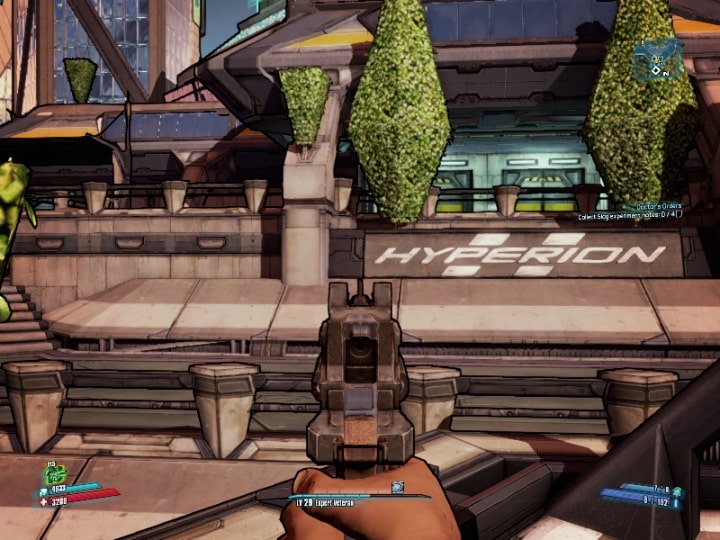Click the green action skill icon
The width and height of the screenshot is (720, 540).
(56, 474)
